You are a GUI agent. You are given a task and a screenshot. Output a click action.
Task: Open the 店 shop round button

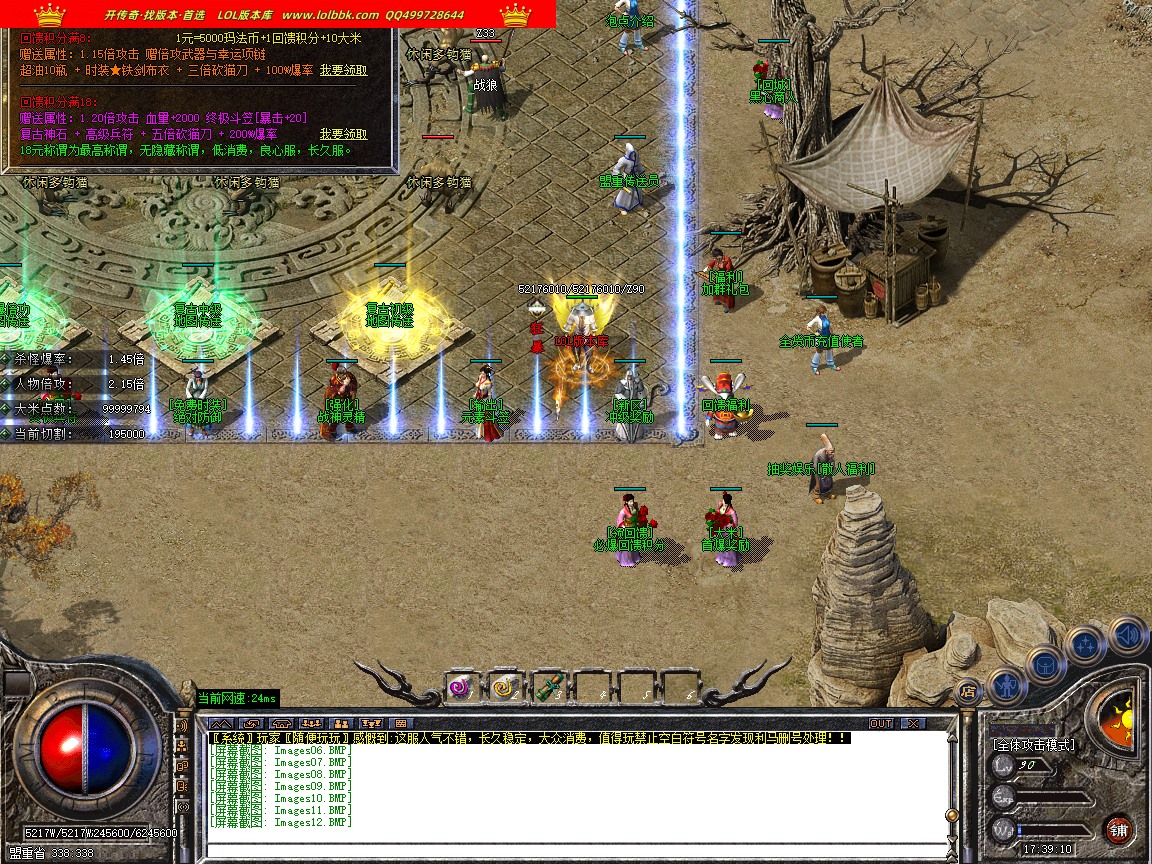tap(967, 689)
